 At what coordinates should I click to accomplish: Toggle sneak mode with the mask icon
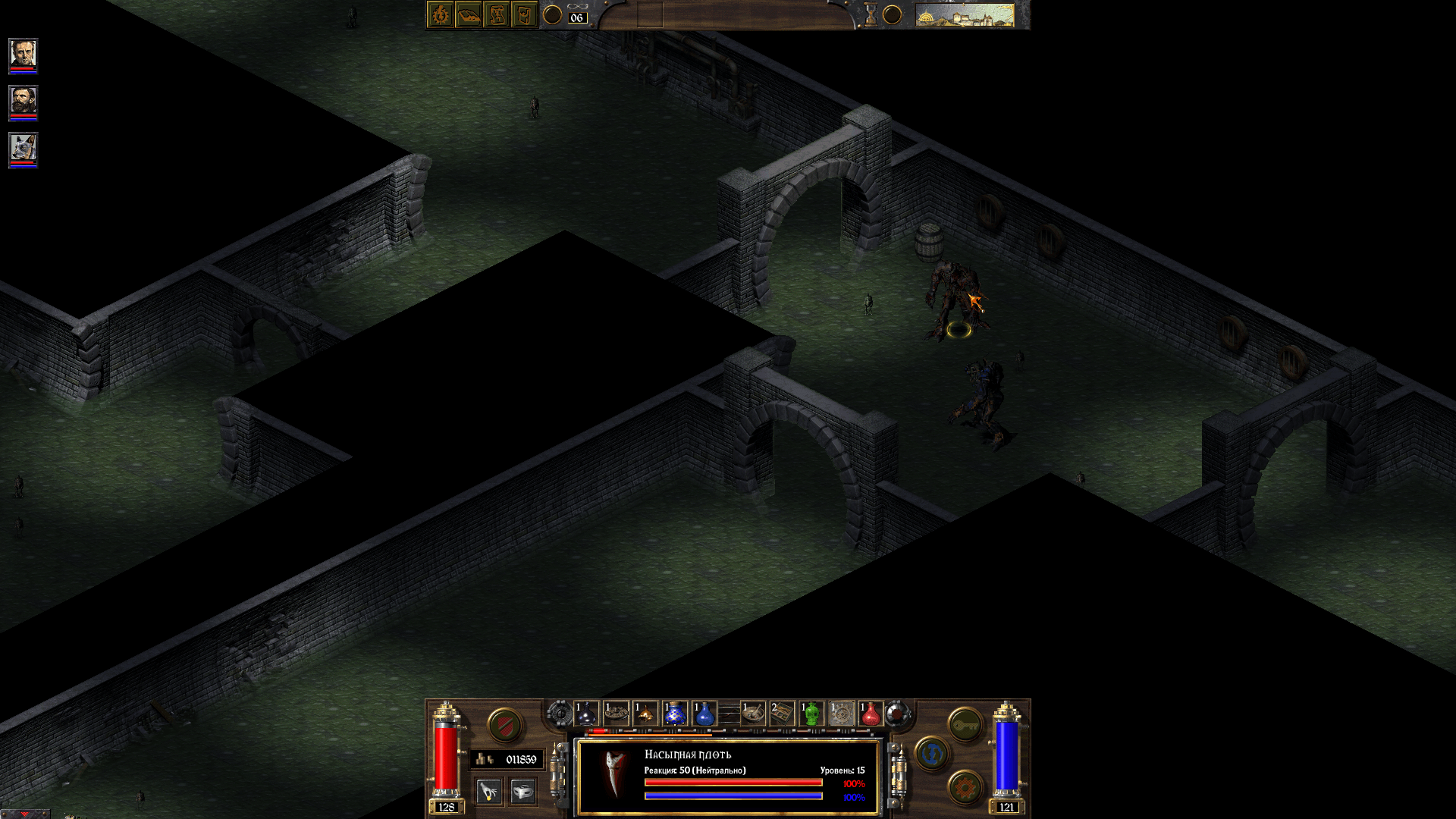[524, 790]
